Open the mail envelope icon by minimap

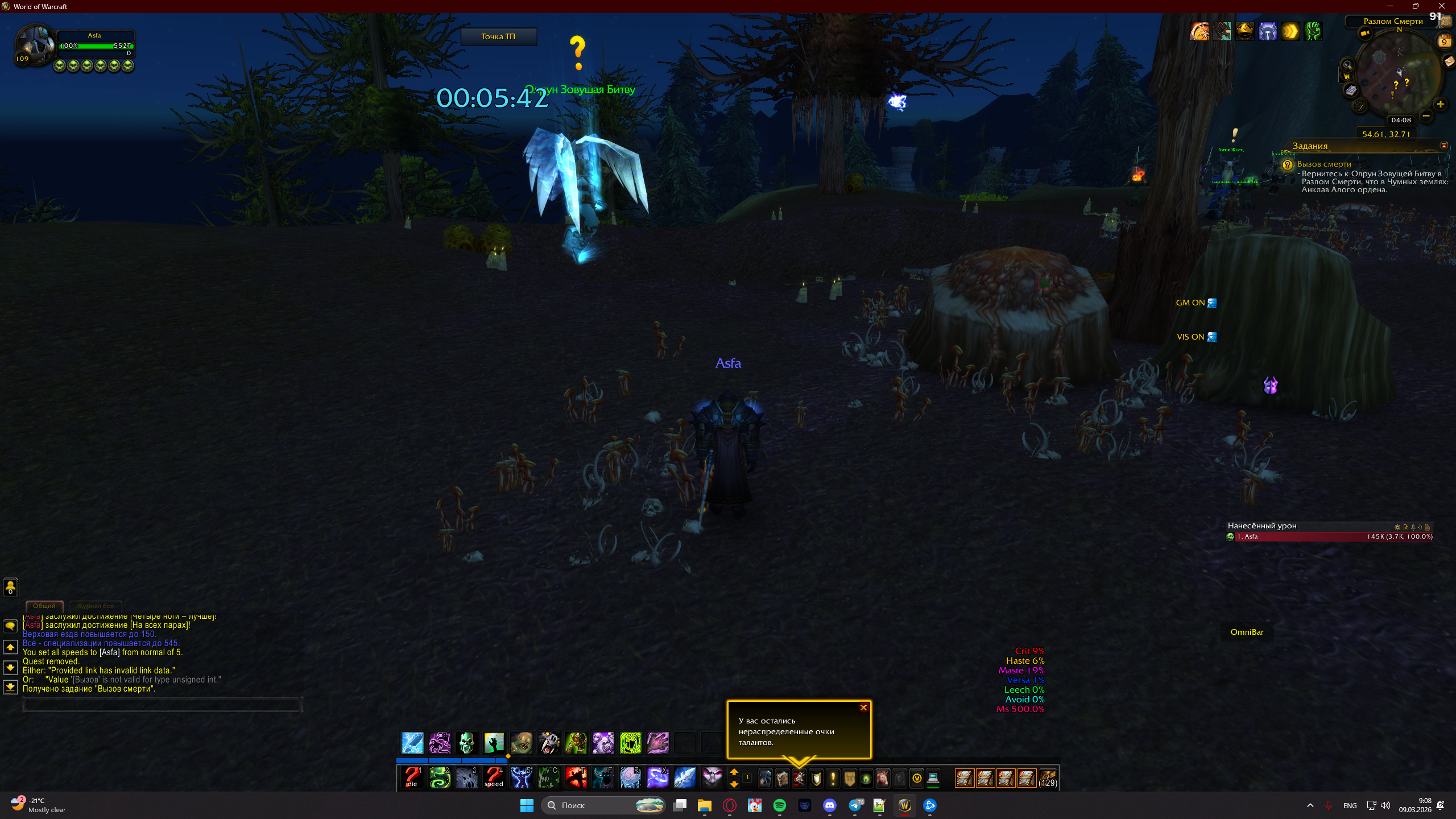point(1448,62)
